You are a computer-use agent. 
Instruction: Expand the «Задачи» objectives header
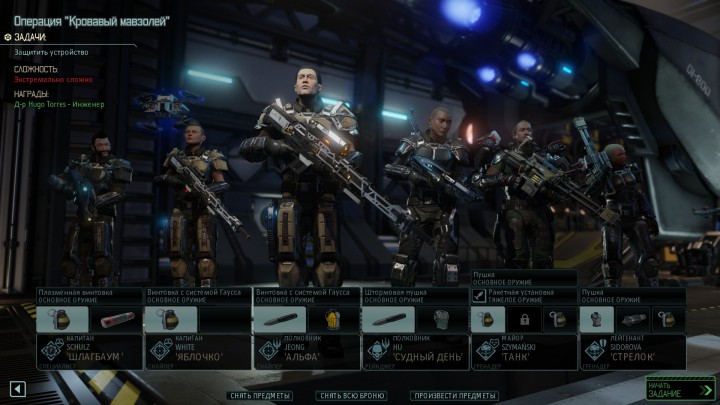pyautogui.click(x=30, y=36)
